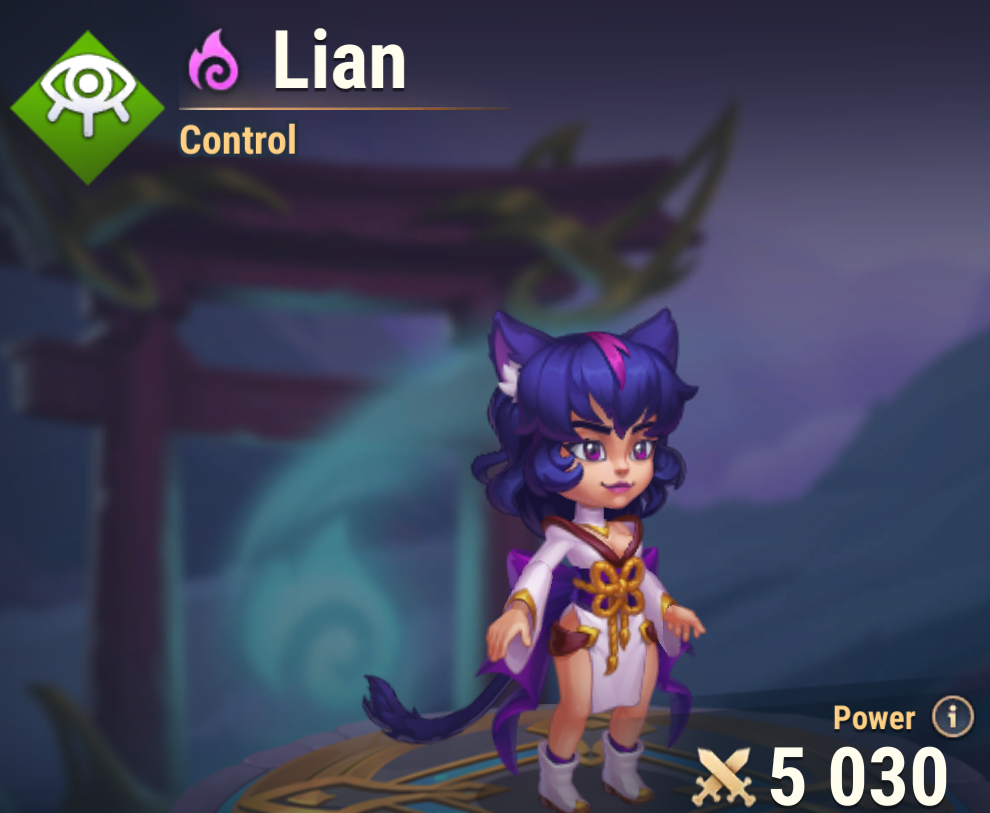
Task: Click the green eye Control role badge
Action: (89, 107)
